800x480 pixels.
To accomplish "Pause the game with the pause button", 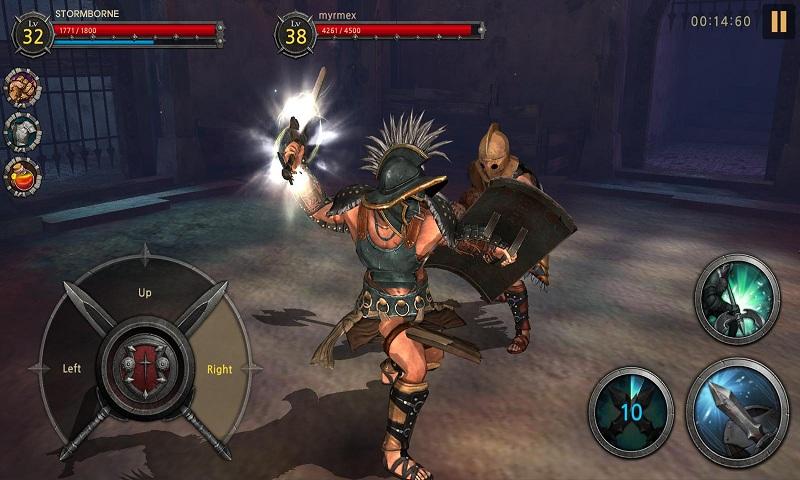I will 778,22.
